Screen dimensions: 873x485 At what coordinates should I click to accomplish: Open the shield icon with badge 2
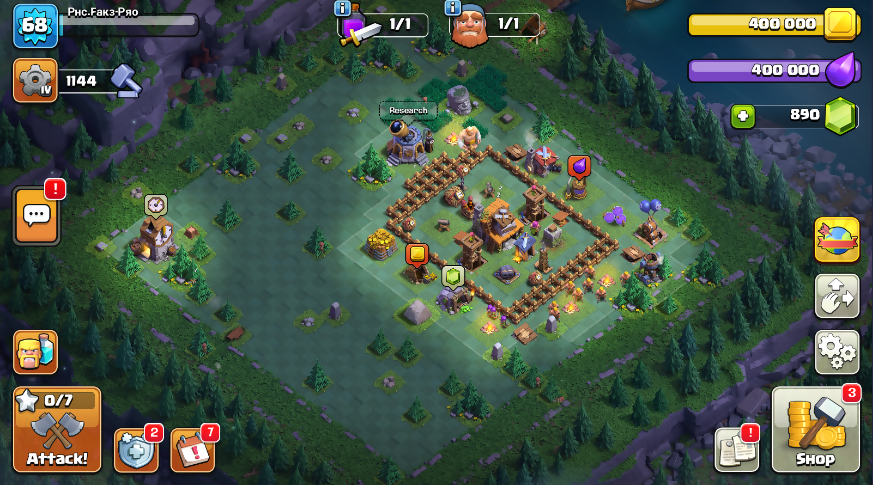click(x=136, y=449)
